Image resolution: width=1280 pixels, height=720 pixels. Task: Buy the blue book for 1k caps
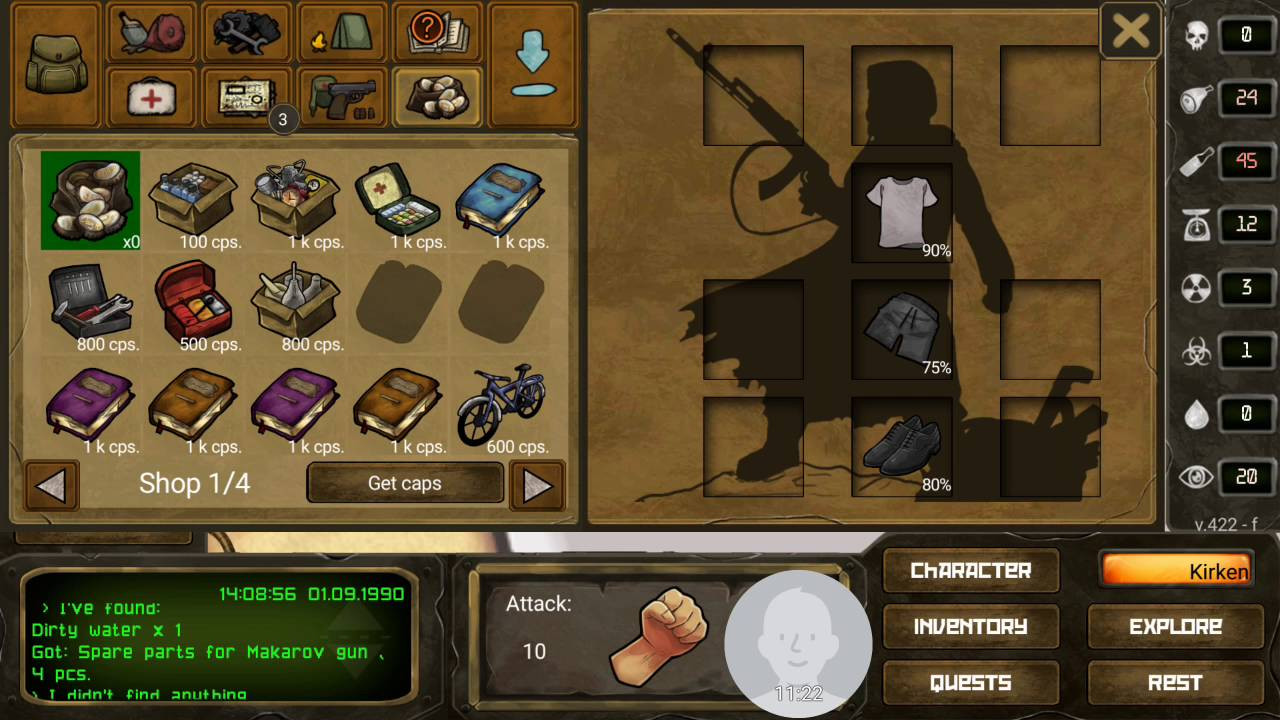point(502,202)
